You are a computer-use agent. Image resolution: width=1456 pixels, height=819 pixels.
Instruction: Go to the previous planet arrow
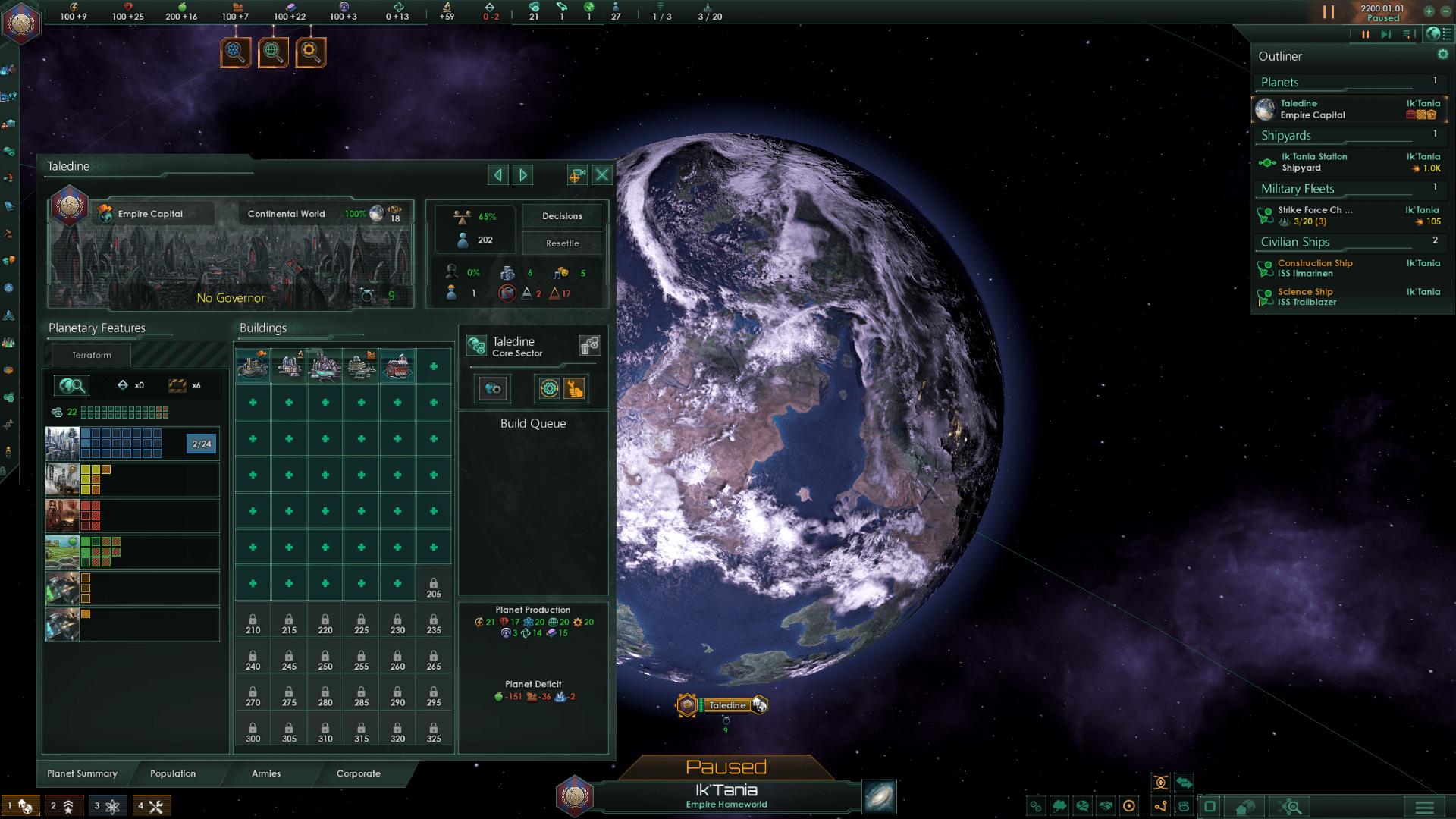[x=497, y=175]
